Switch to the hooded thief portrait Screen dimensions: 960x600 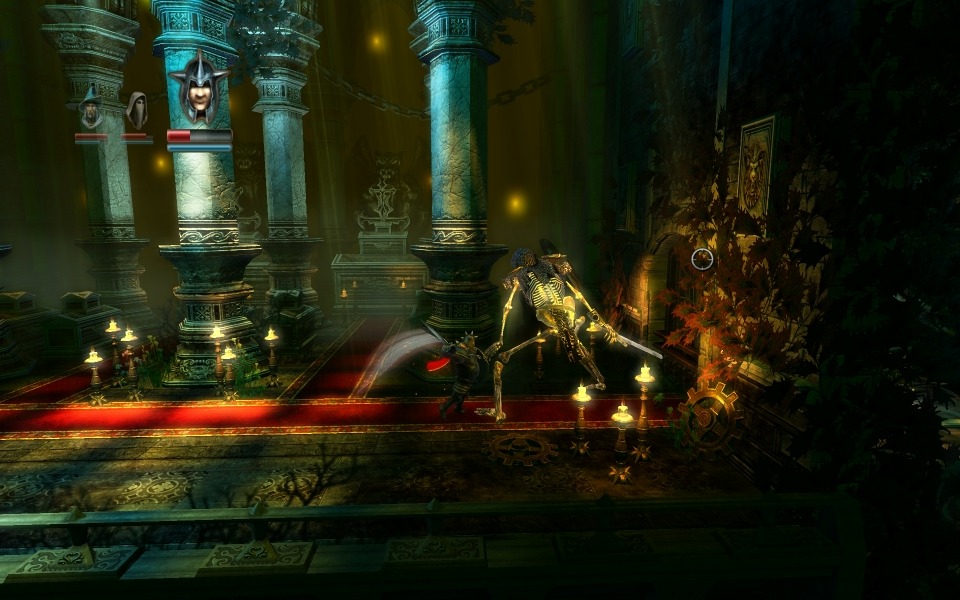[136, 109]
